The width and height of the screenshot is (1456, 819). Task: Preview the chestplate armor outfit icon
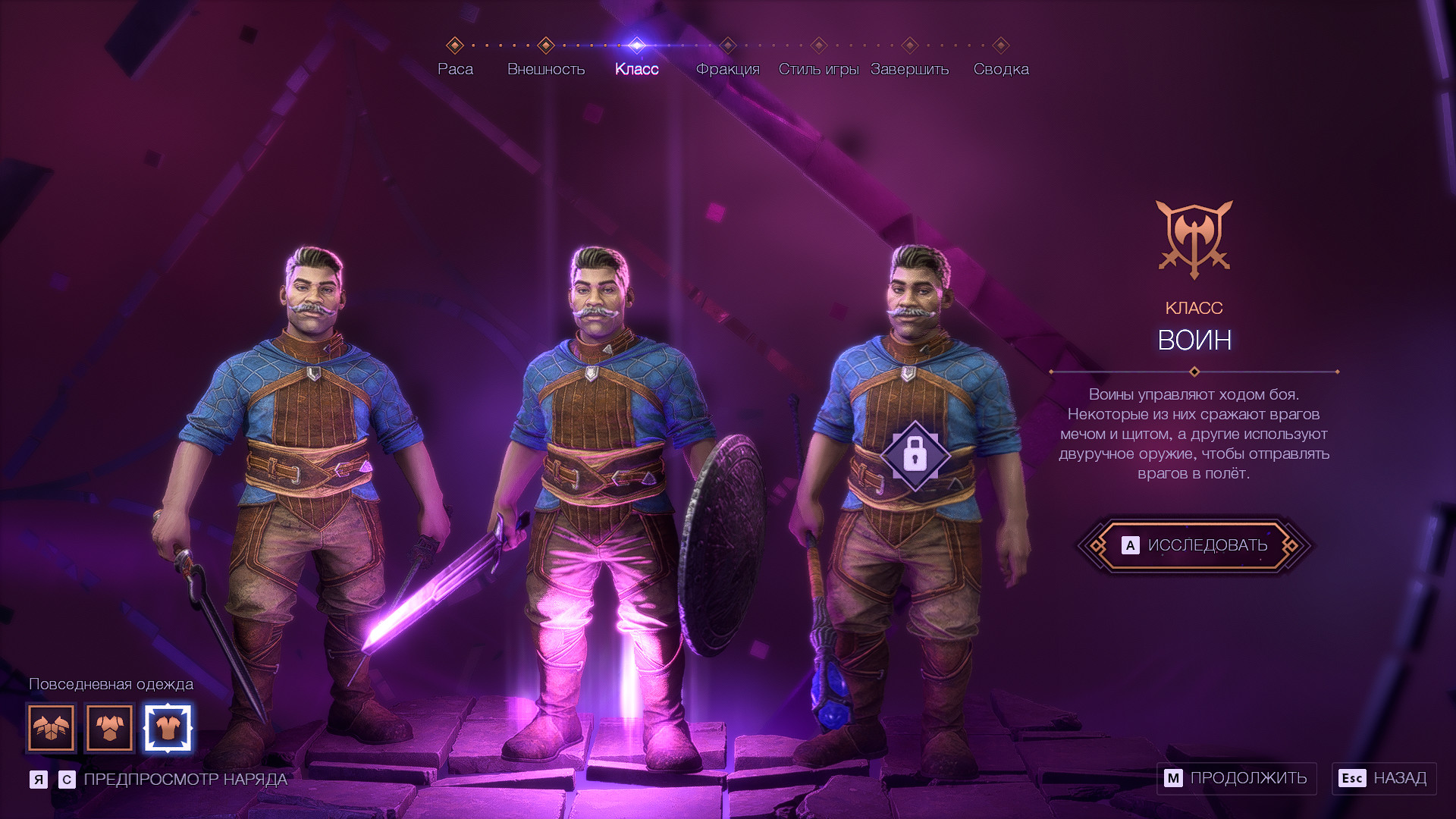coord(110,728)
